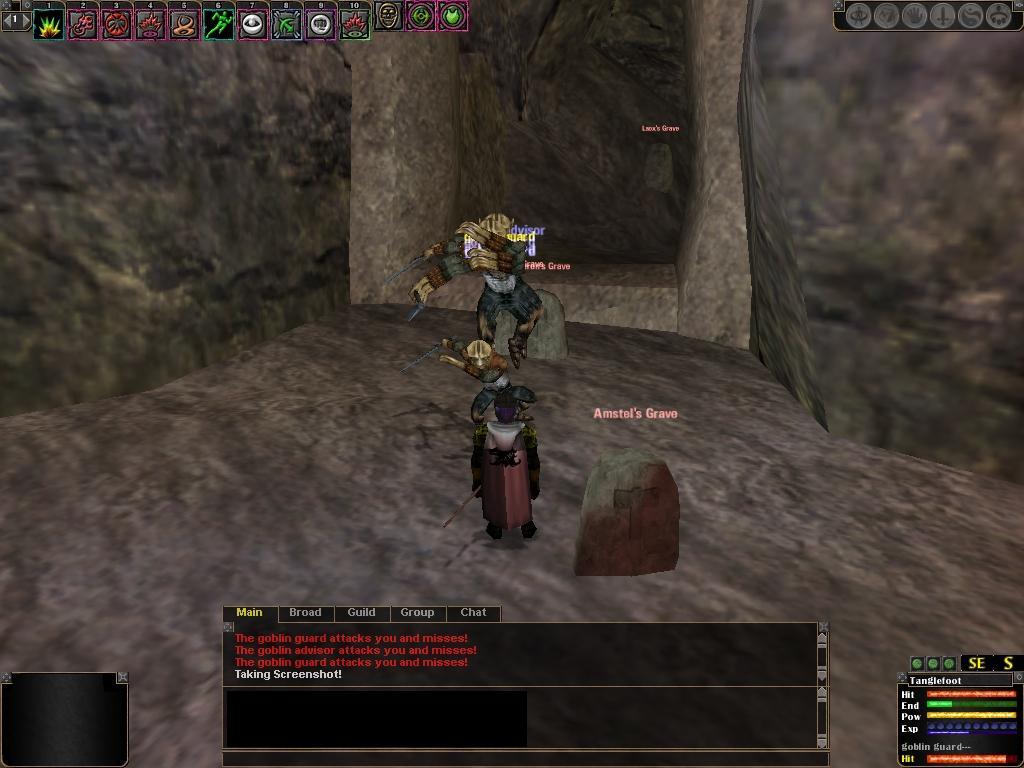Use the orange coiled loop ability in slot 5
The image size is (1024, 768).
coord(184,24)
